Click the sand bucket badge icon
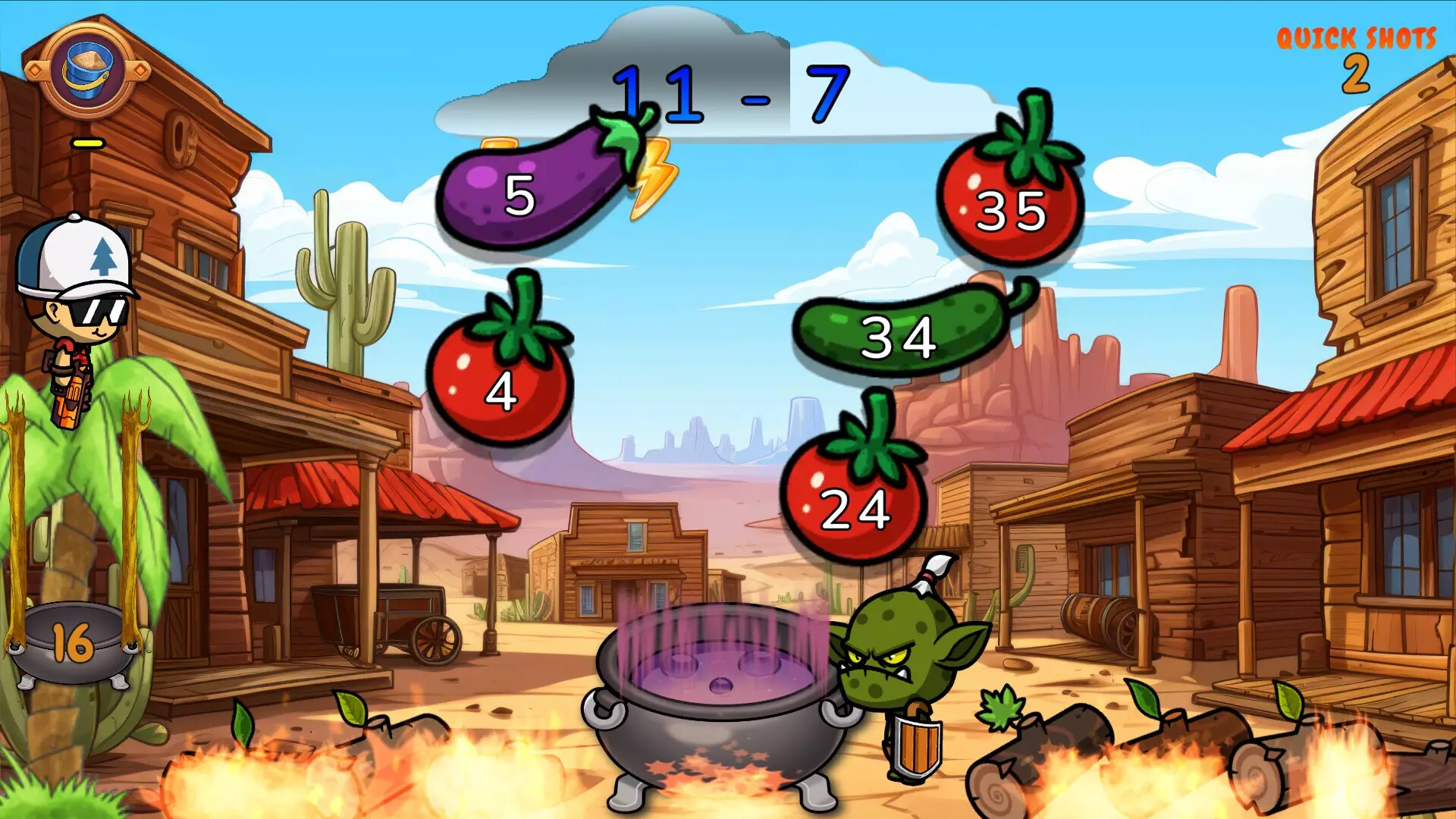Screen dimensions: 1456x819 click(x=86, y=72)
